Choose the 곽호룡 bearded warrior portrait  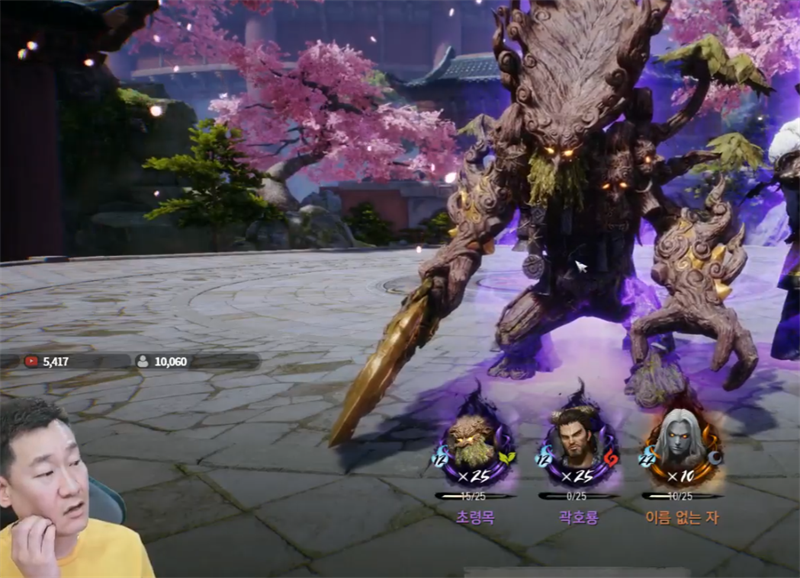pos(578,441)
